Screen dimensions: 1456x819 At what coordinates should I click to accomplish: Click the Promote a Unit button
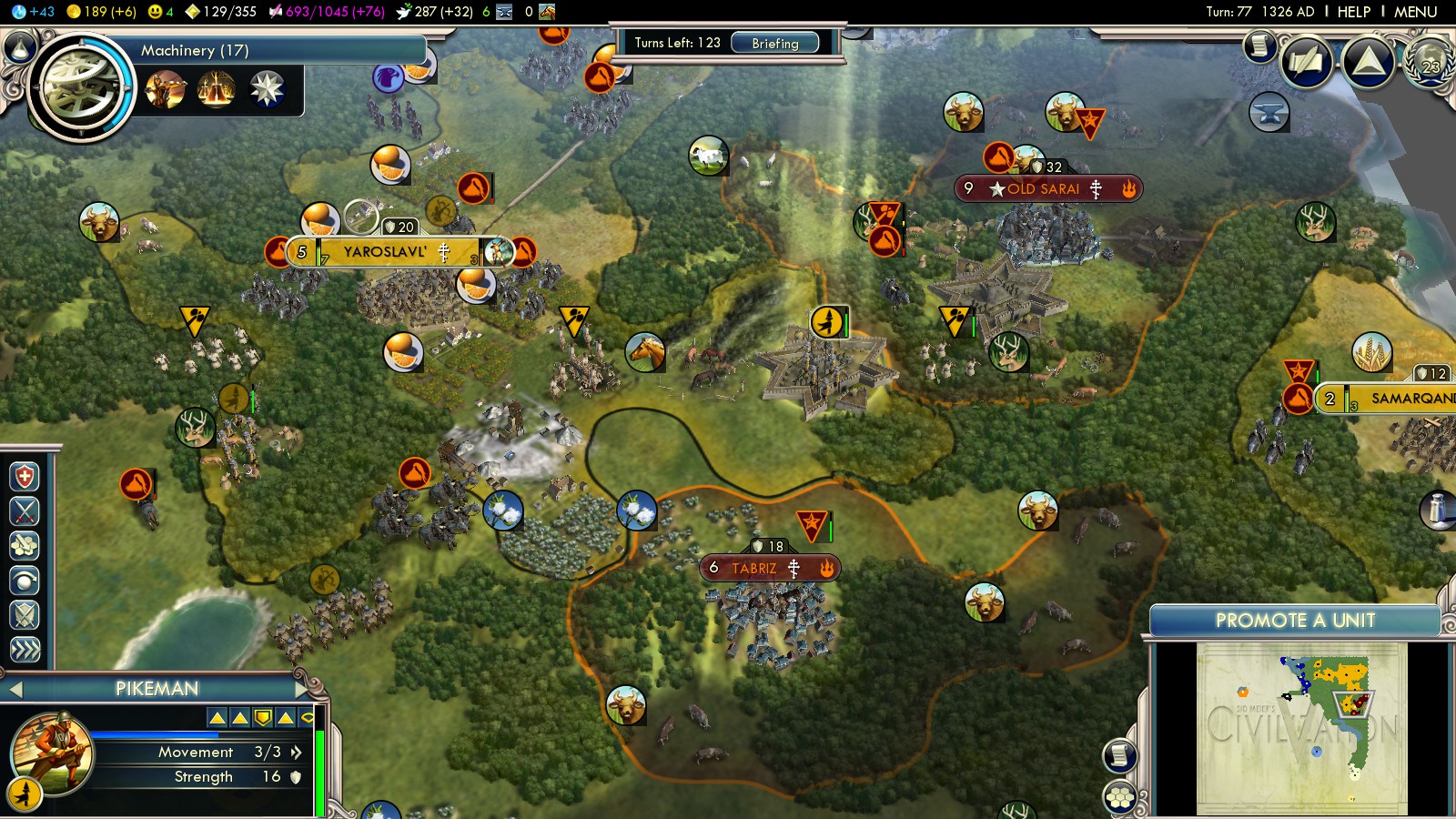point(1294,621)
